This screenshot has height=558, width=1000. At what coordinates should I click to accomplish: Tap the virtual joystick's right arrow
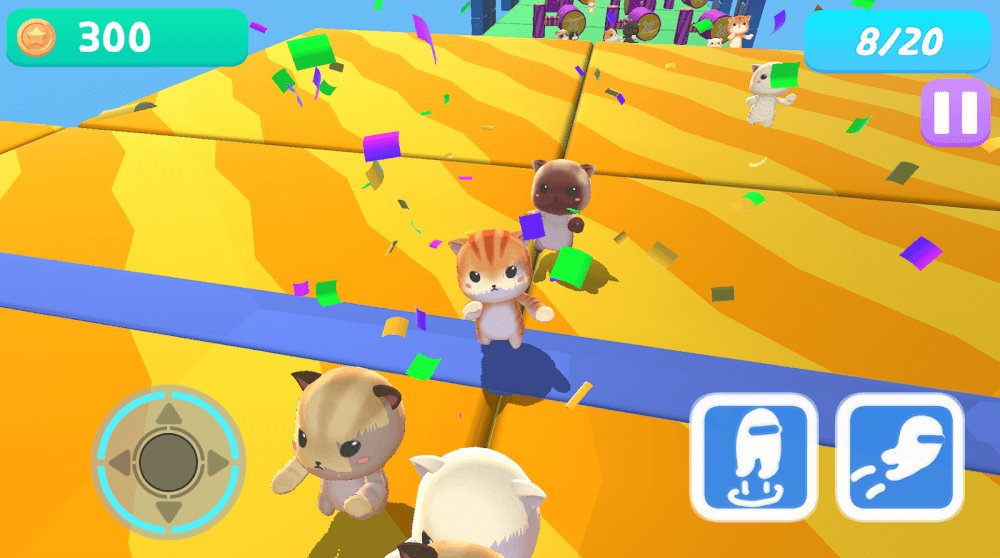coord(216,462)
